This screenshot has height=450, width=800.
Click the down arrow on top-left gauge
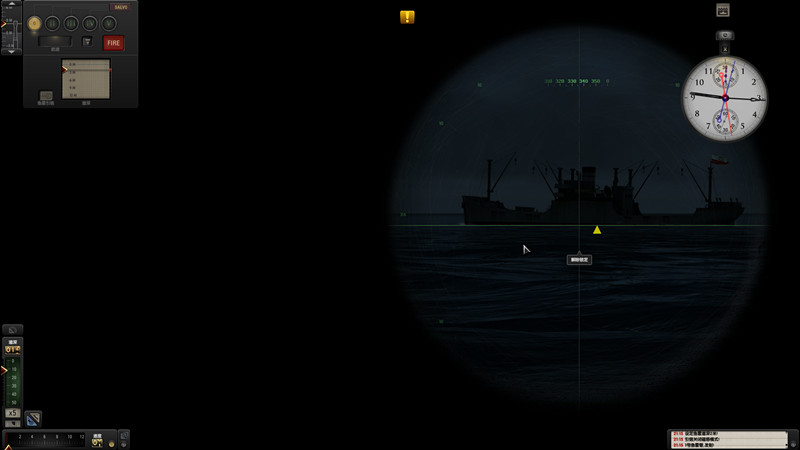tap(12, 50)
